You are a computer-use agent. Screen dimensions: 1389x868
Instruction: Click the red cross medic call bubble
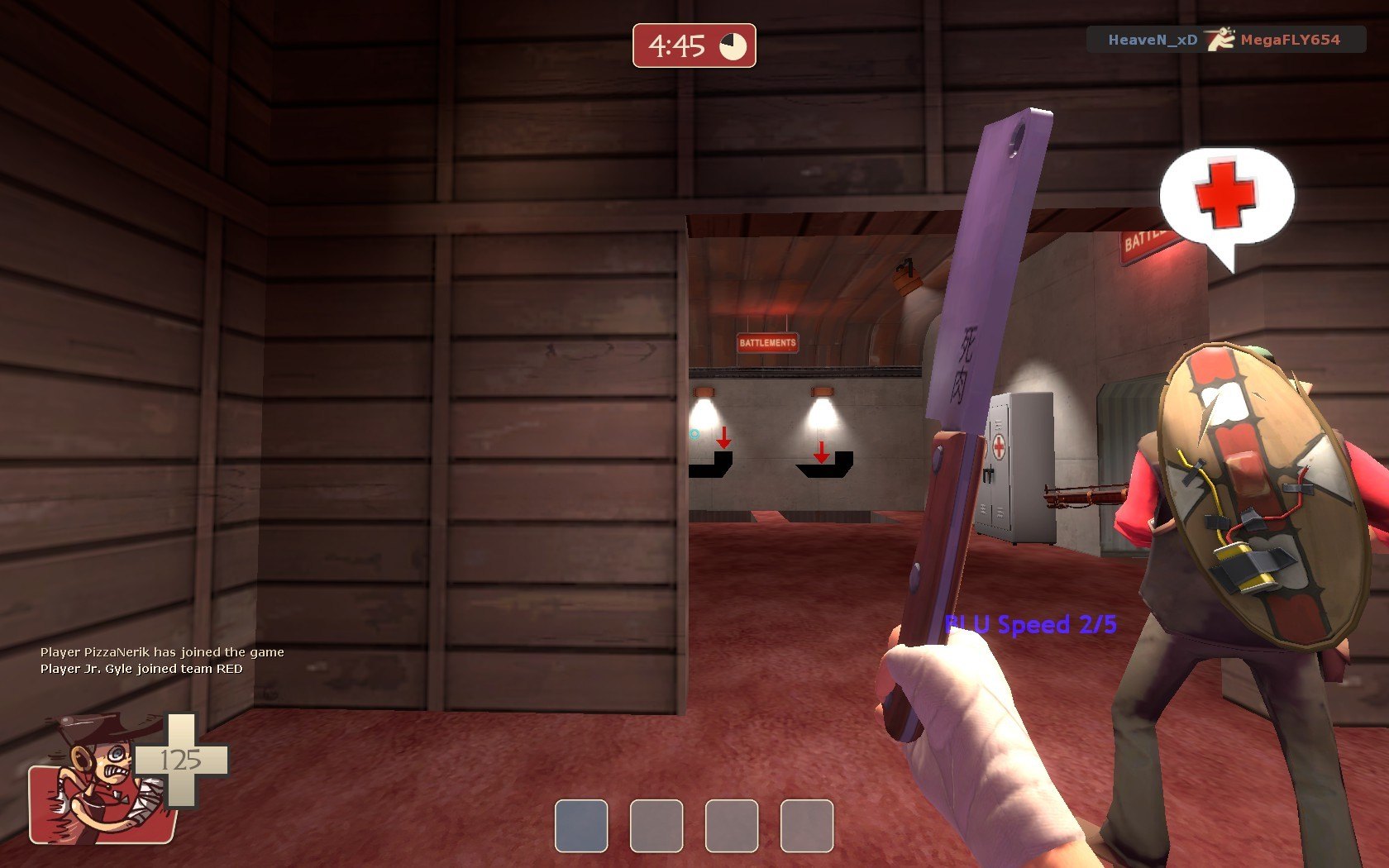[1226, 197]
